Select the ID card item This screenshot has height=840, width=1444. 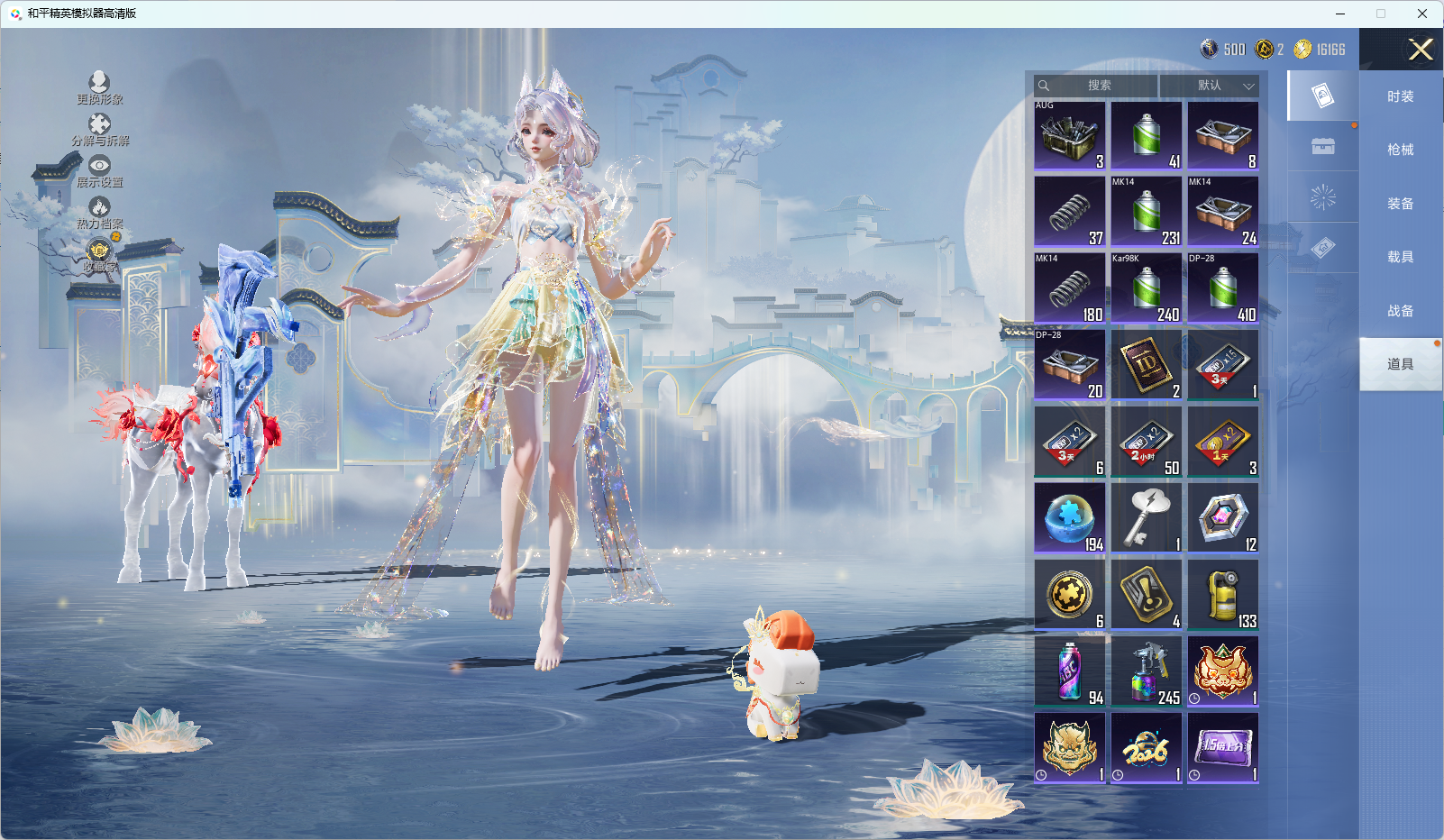pos(1147,365)
